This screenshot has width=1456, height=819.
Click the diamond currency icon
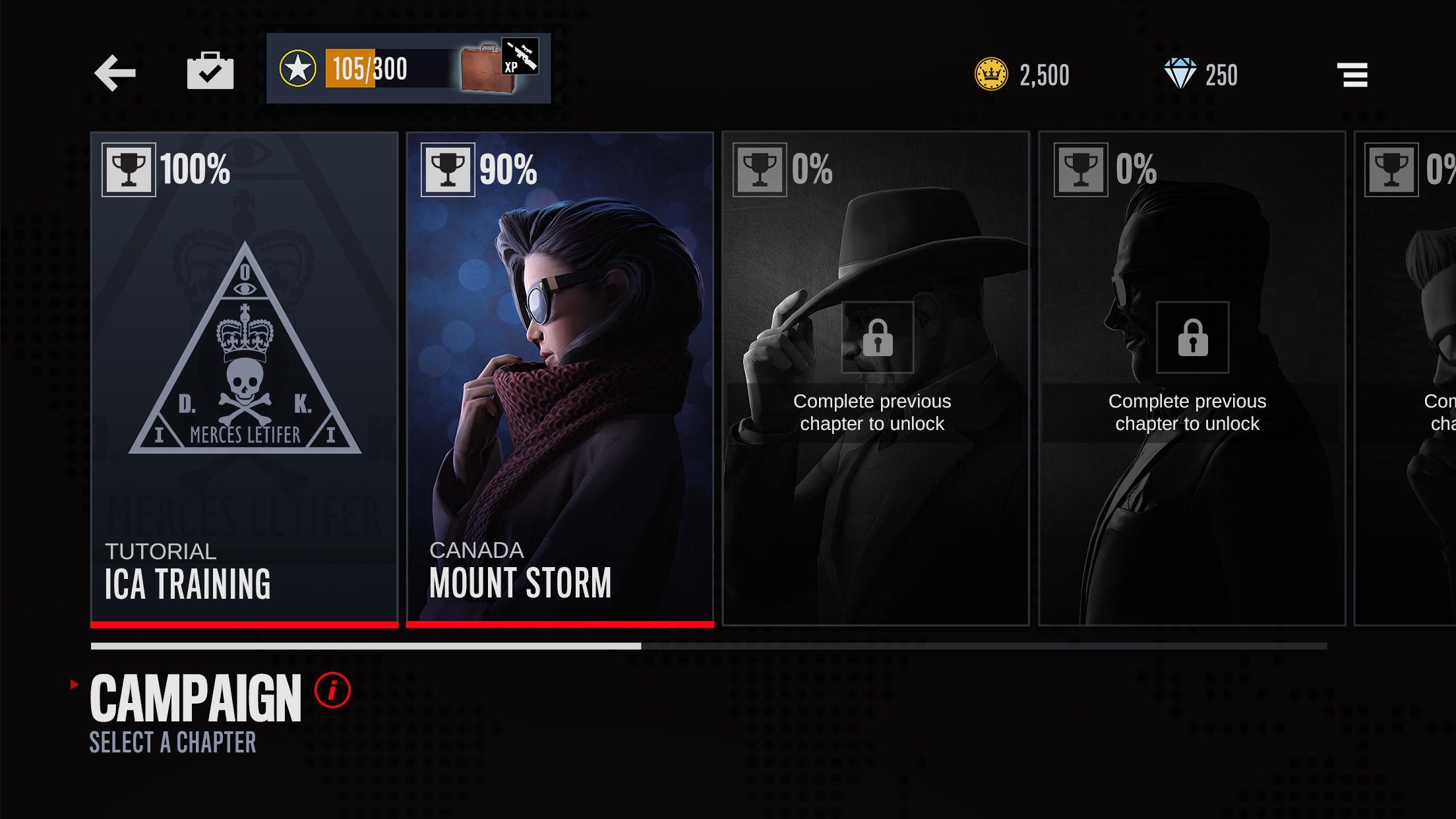[x=1180, y=74]
